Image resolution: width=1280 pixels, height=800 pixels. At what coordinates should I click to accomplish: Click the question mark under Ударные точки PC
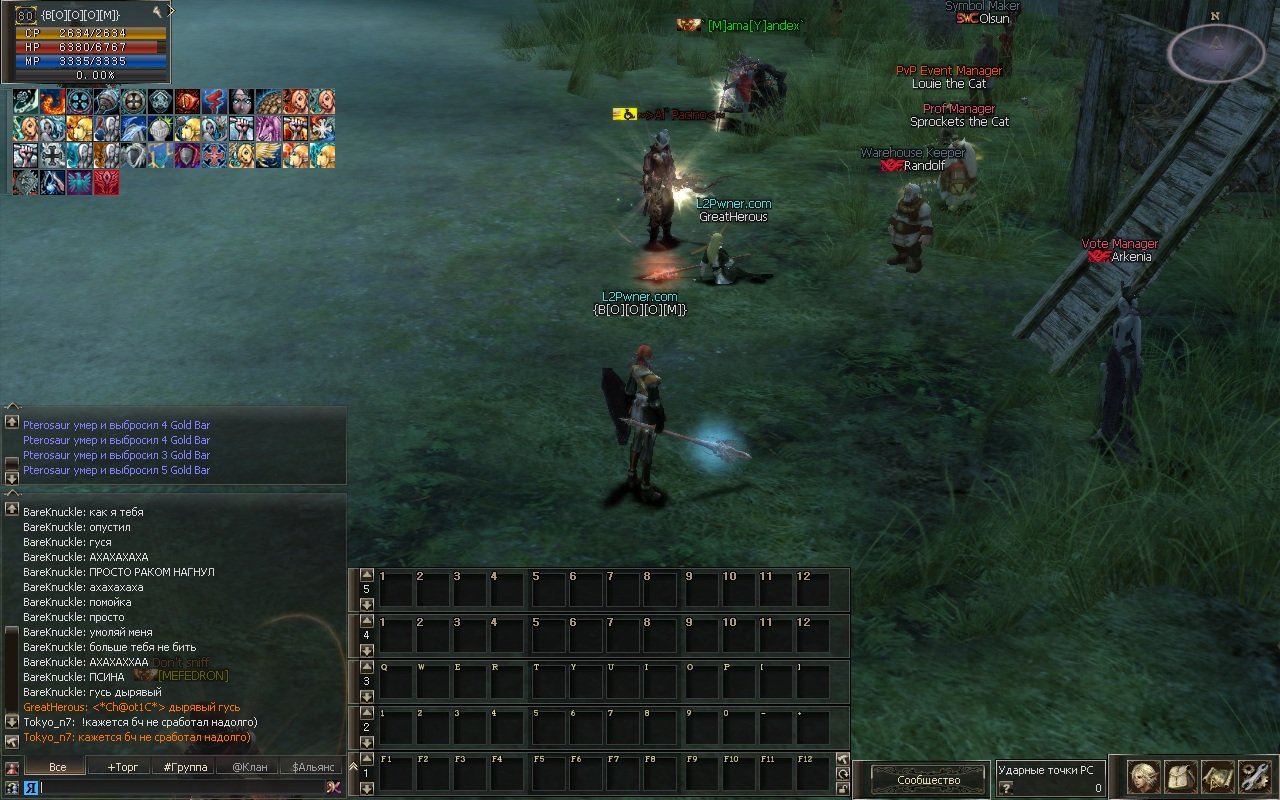tap(1006, 788)
